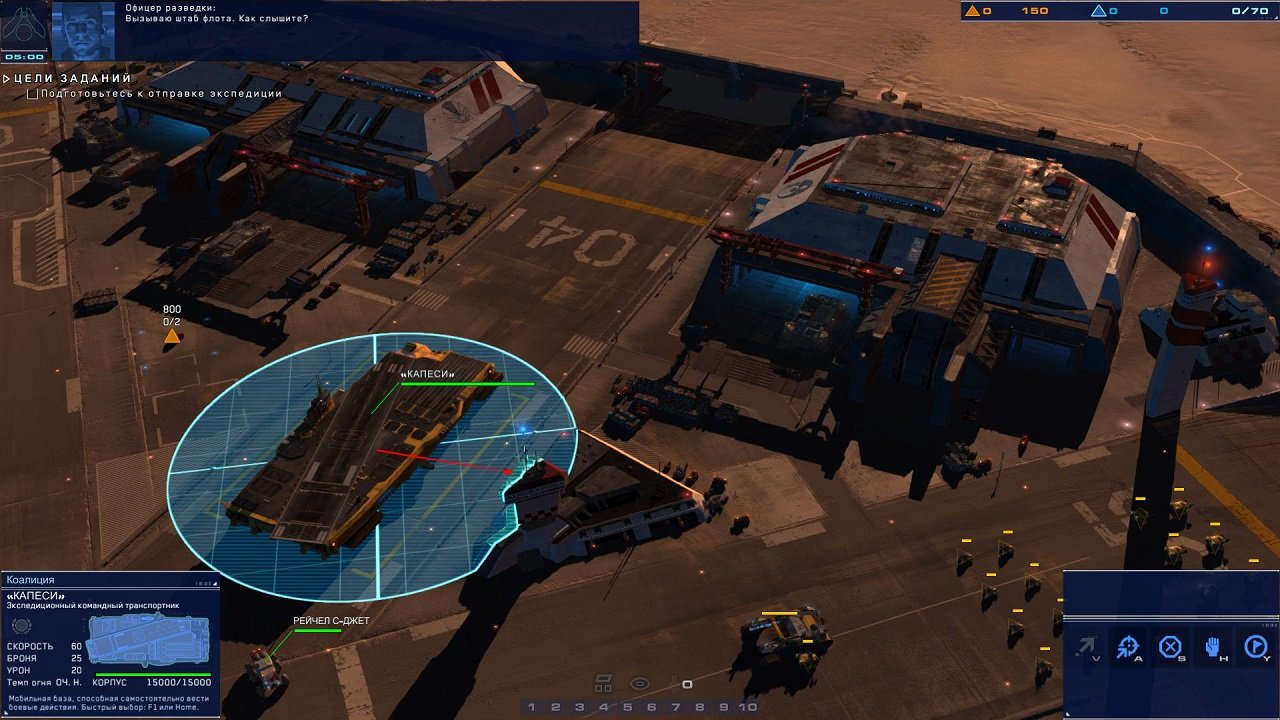Select control group tab 1
The image size is (1280, 720).
pyautogui.click(x=531, y=706)
